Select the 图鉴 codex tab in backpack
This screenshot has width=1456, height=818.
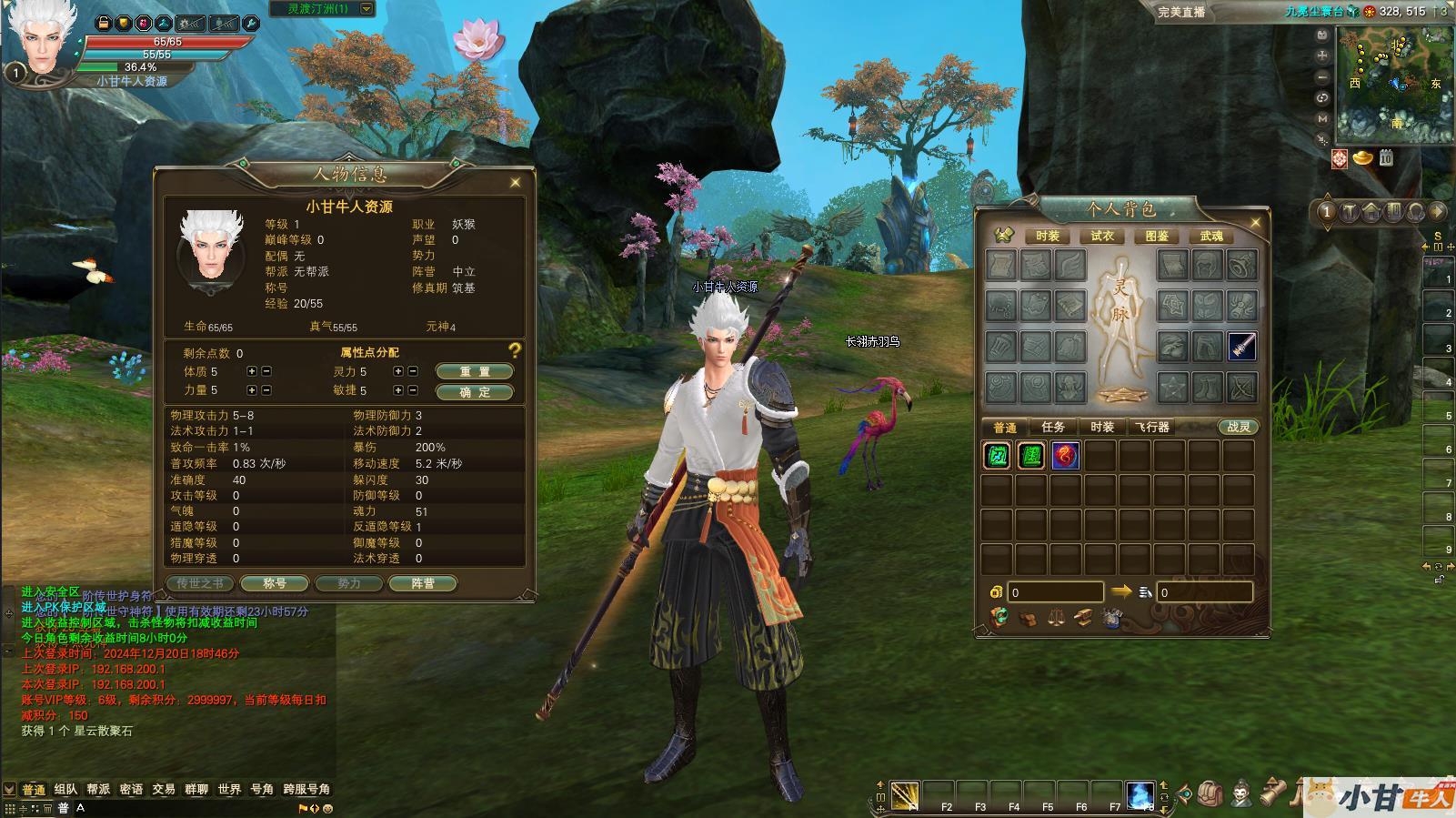(1157, 236)
